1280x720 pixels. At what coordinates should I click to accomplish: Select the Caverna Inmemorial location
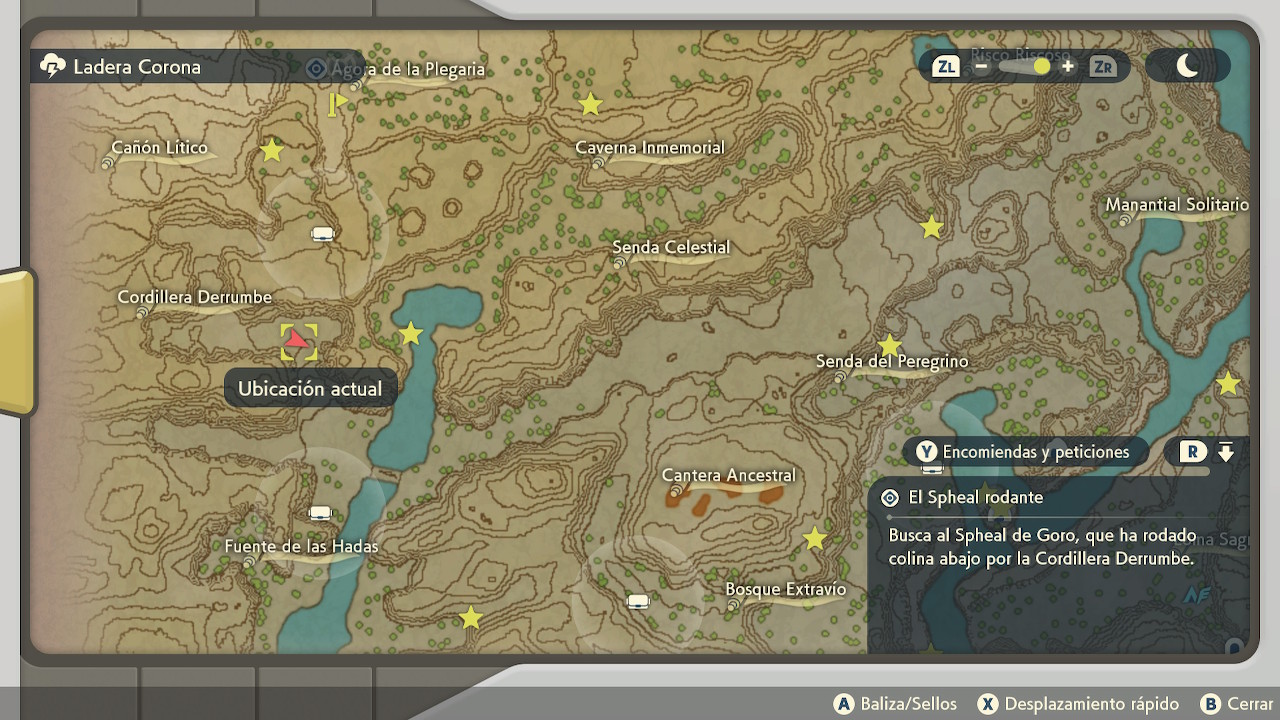click(x=649, y=148)
